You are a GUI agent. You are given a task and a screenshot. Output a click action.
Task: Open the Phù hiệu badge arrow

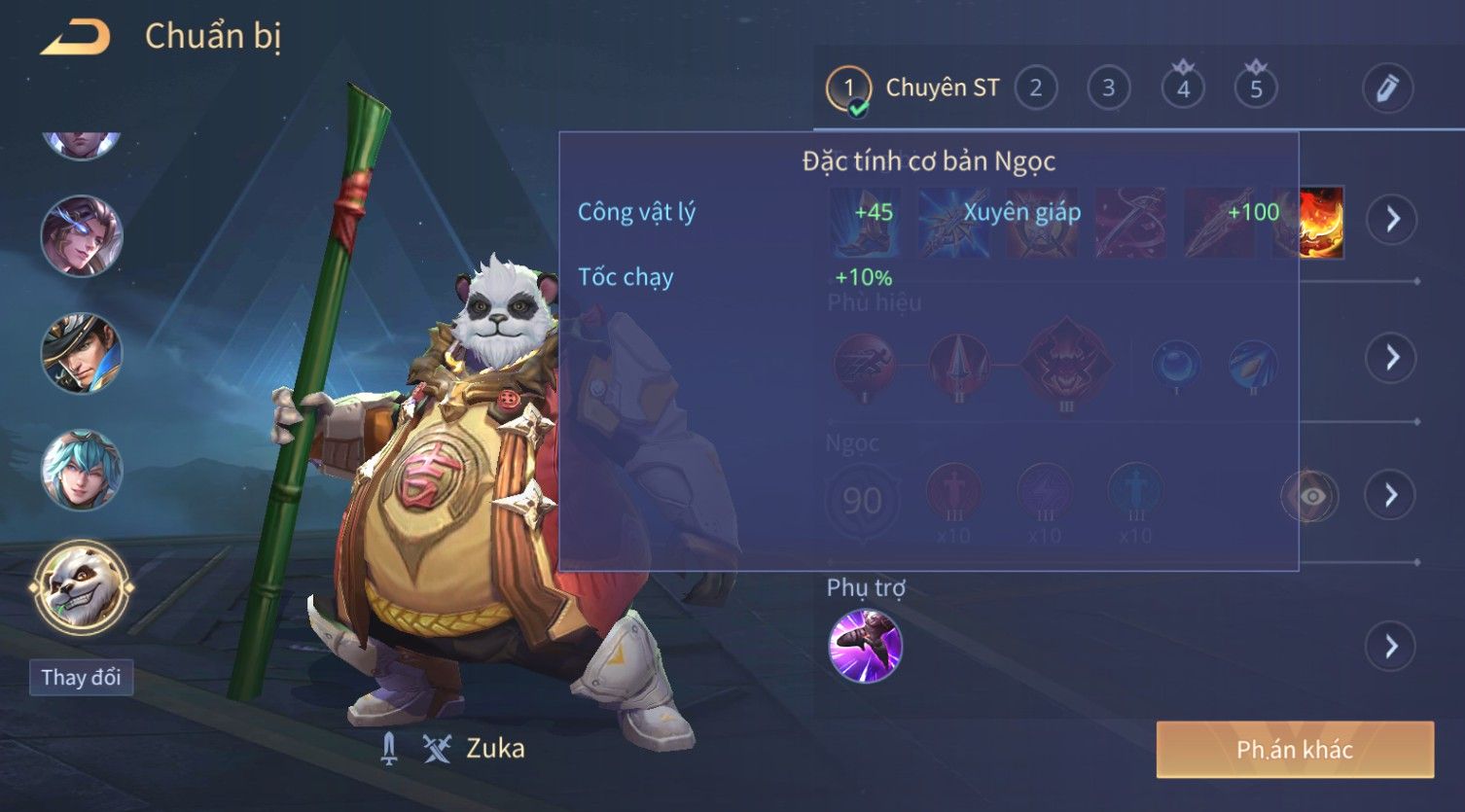tap(1392, 358)
